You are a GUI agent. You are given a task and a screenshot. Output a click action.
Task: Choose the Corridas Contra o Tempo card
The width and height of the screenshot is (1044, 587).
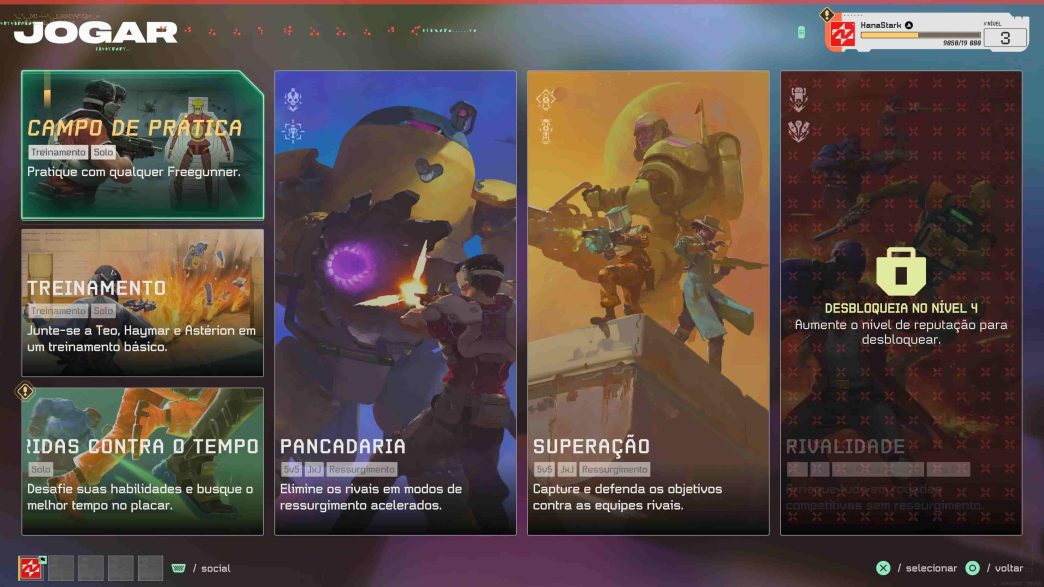pos(142,461)
